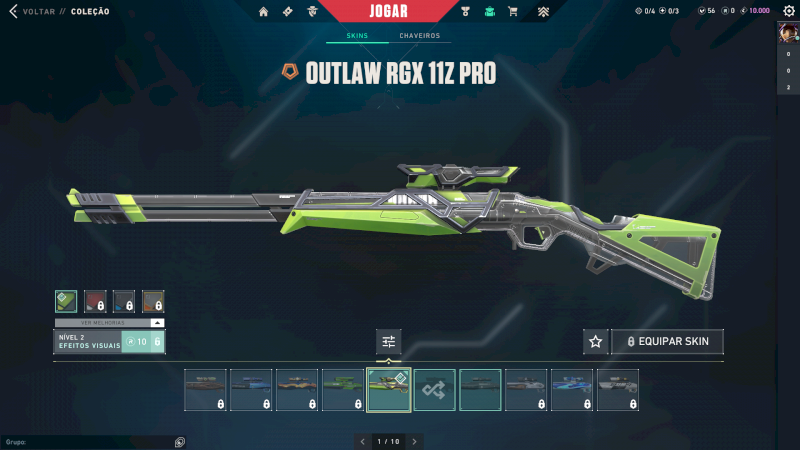The width and height of the screenshot is (800, 450).
Task: Open the store shopping cart icon
Action: (x=513, y=12)
